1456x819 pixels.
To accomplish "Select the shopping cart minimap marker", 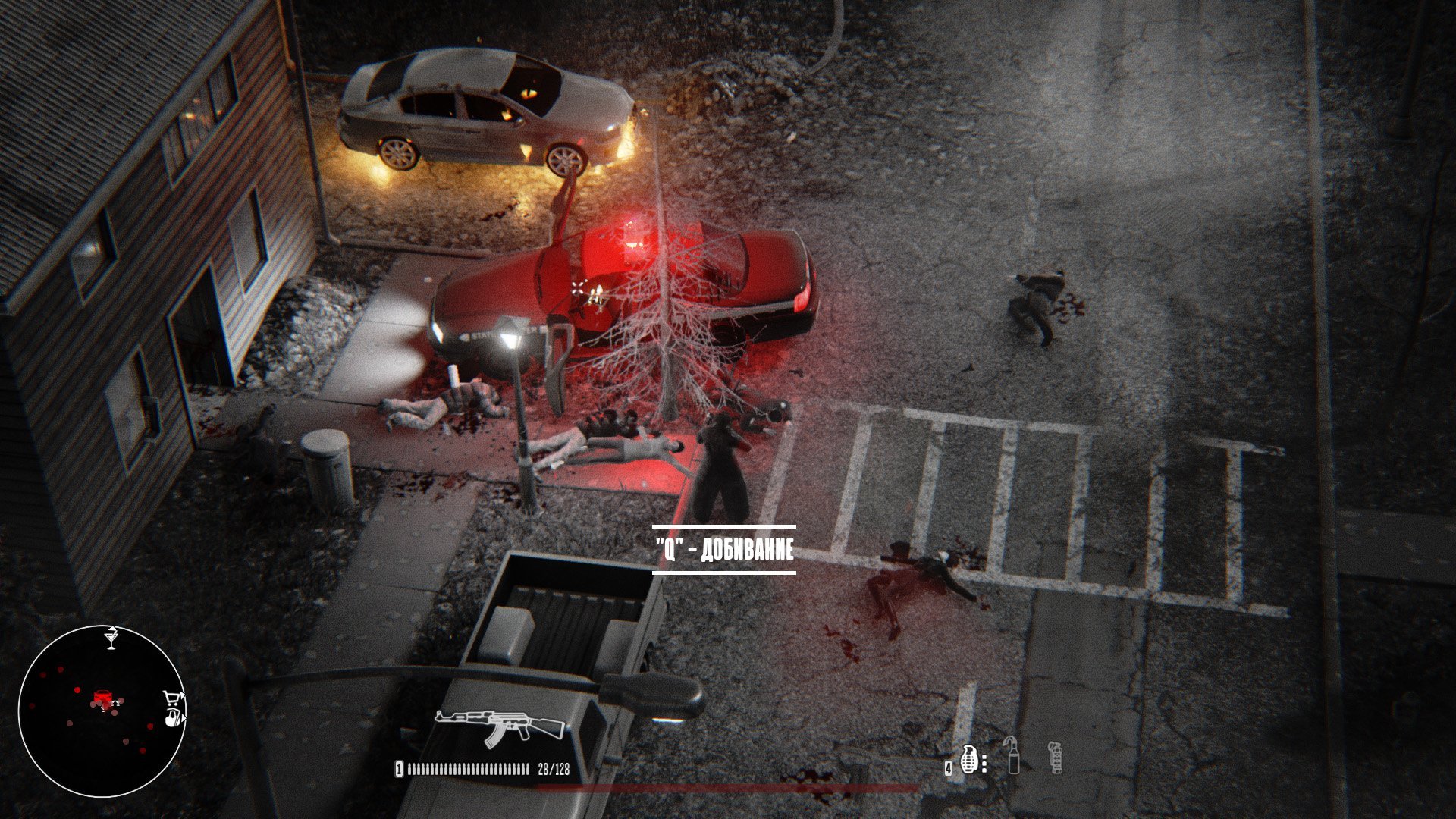I will pyautogui.click(x=173, y=698).
